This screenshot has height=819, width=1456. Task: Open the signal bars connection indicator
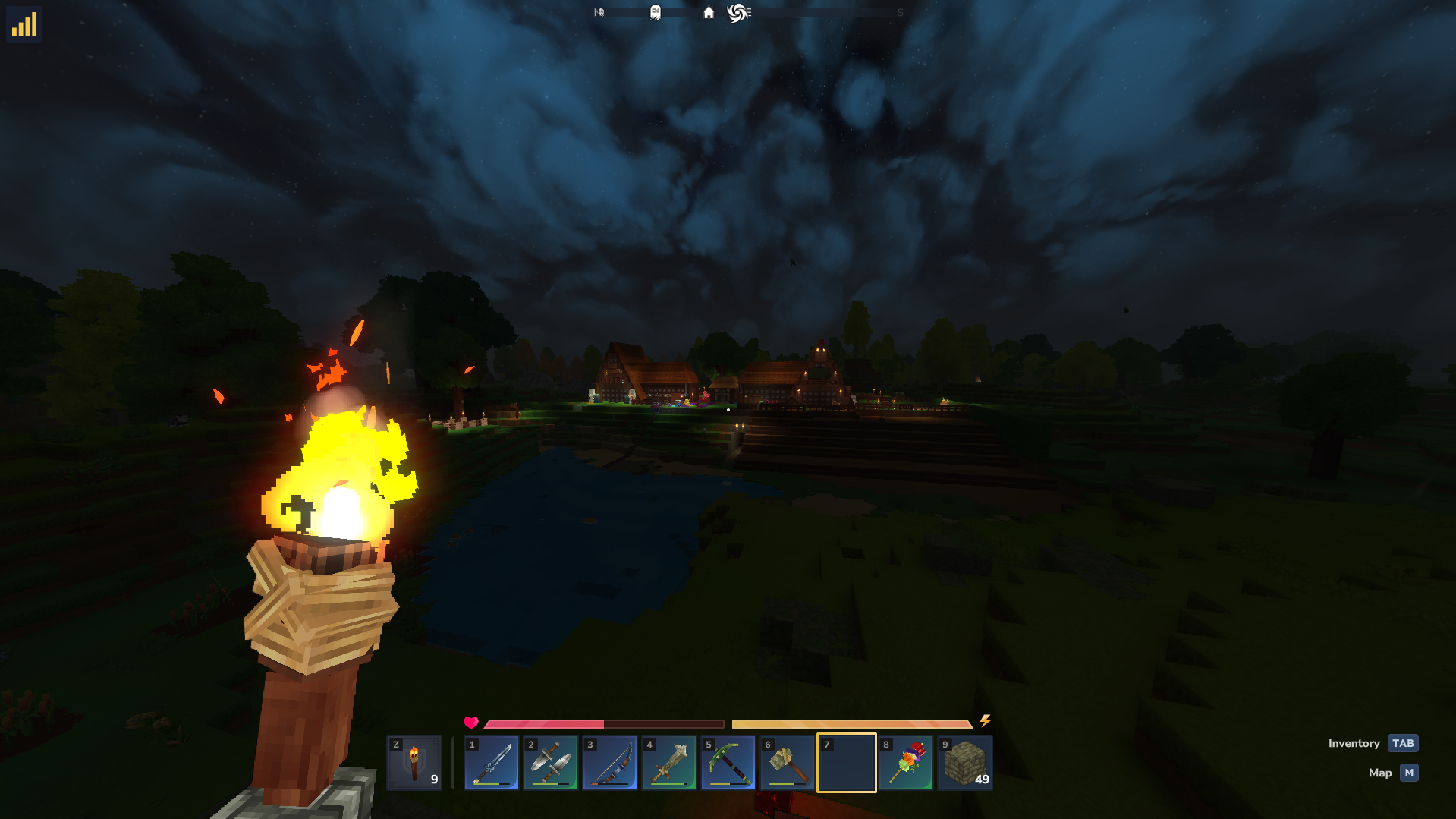[24, 24]
